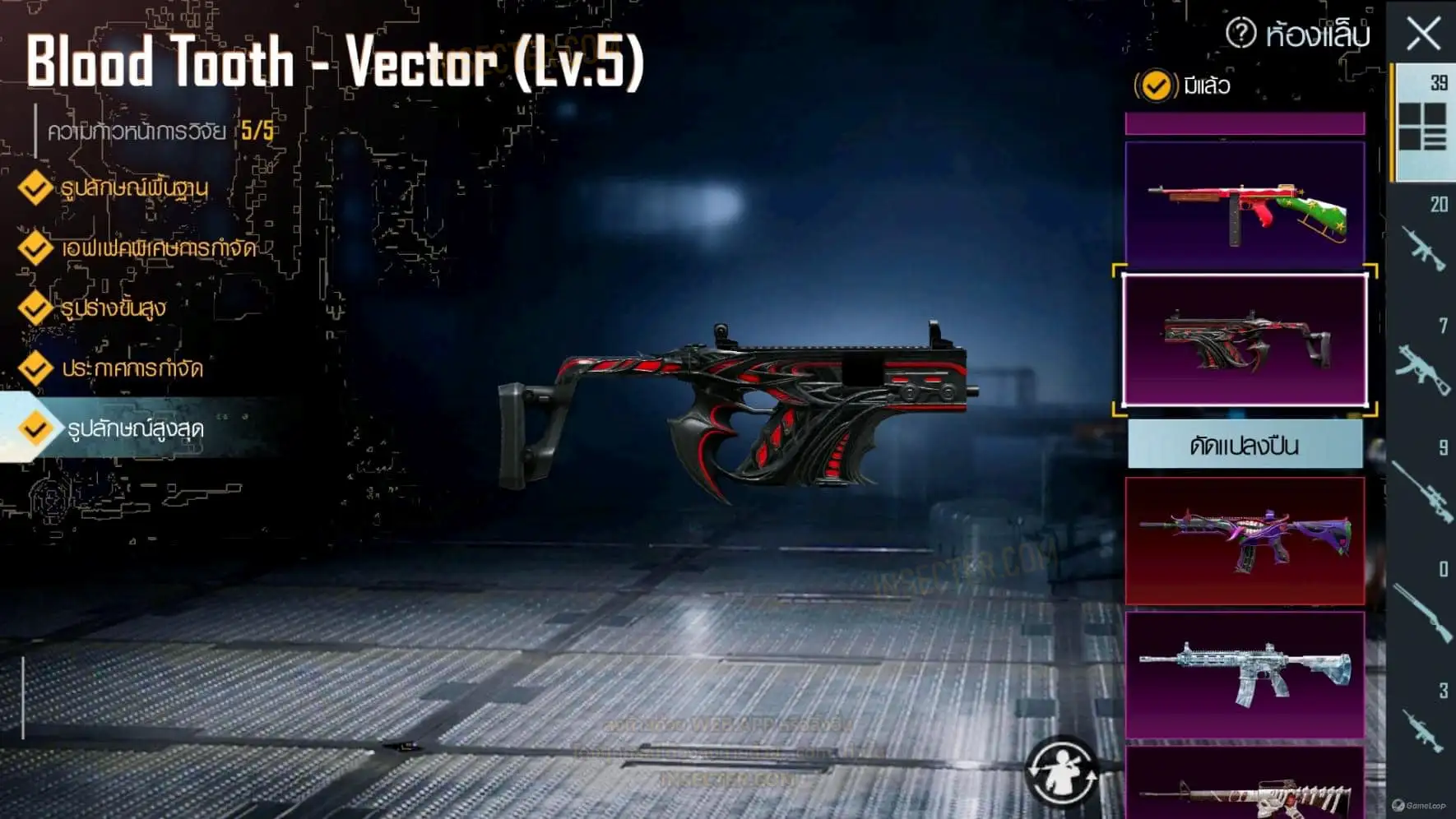Open the ห้องแล็บ help question mark
Screen dimensions: 1456x819
[x=1240, y=34]
